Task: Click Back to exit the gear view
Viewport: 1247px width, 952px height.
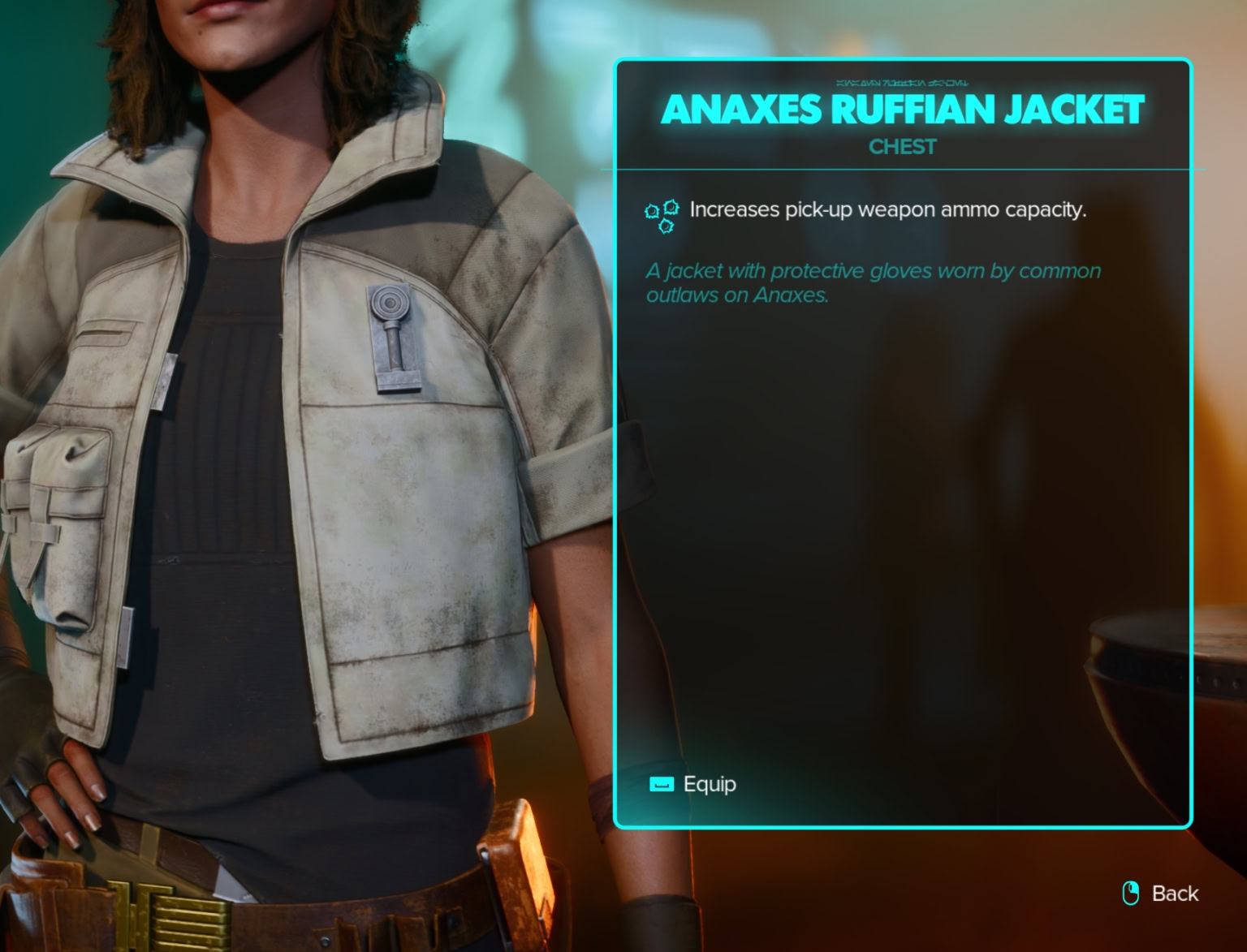Action: (1175, 893)
